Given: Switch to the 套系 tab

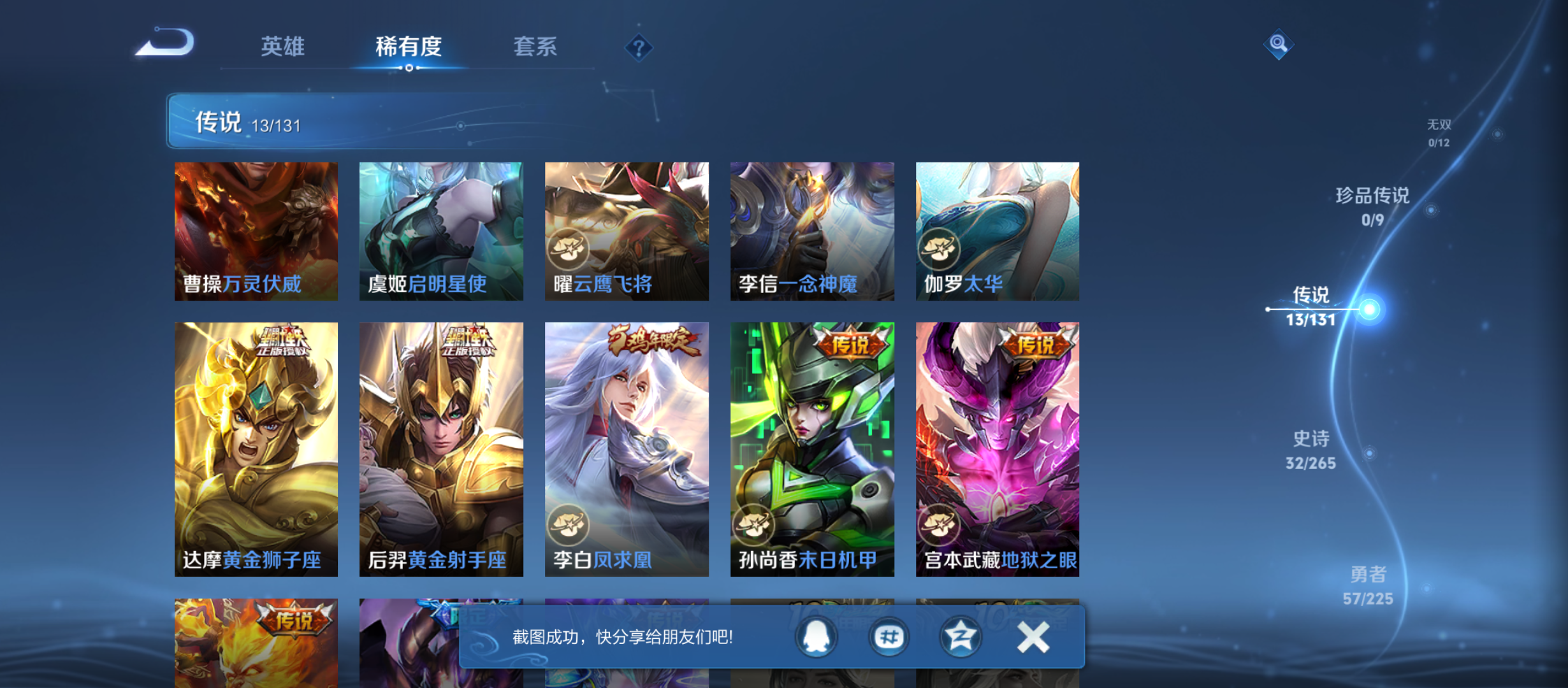Looking at the screenshot, I should [537, 47].
